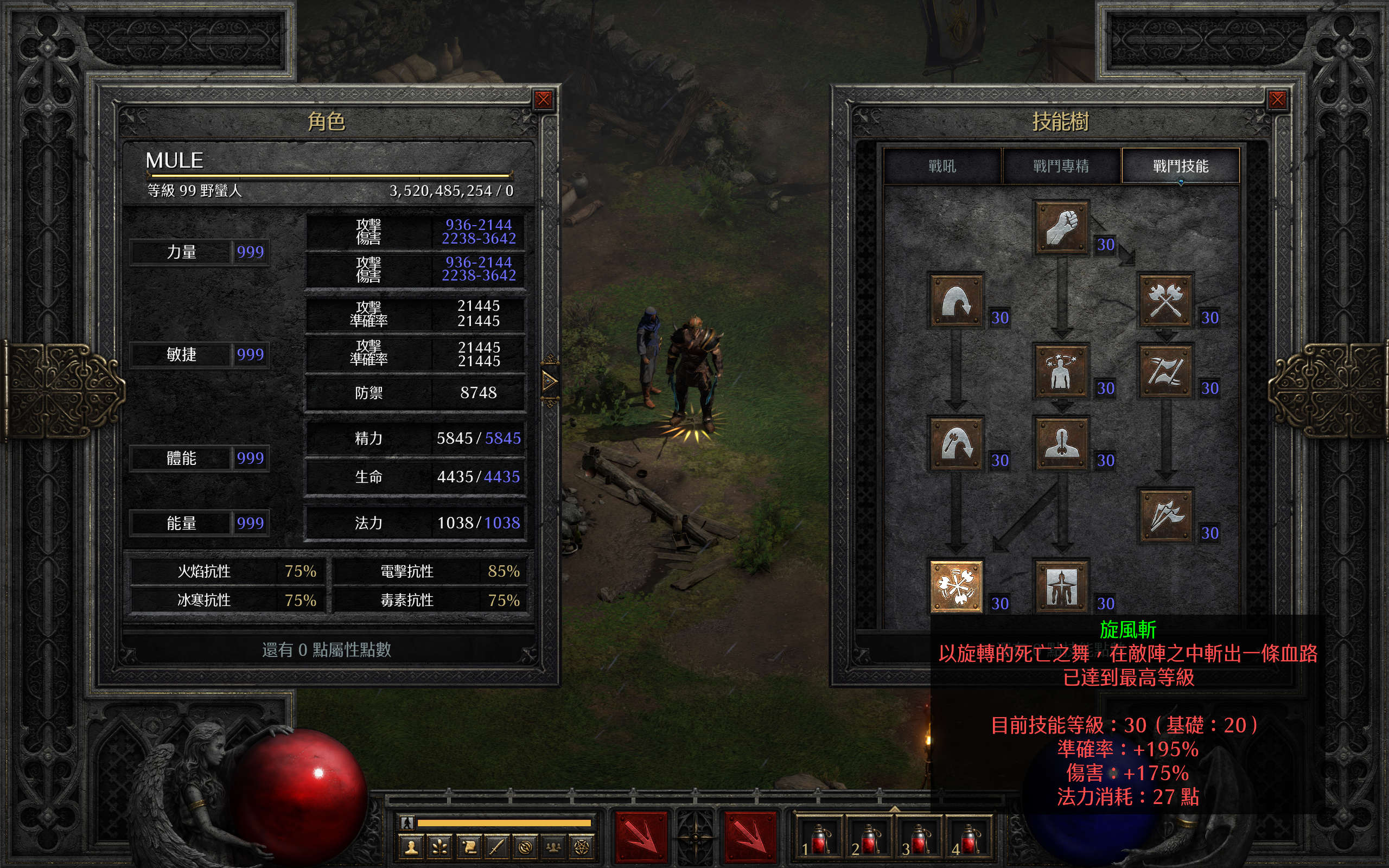This screenshot has width=1389, height=868.
Task: Pick the Leap Attack axe-arrow skill
Action: (956, 444)
